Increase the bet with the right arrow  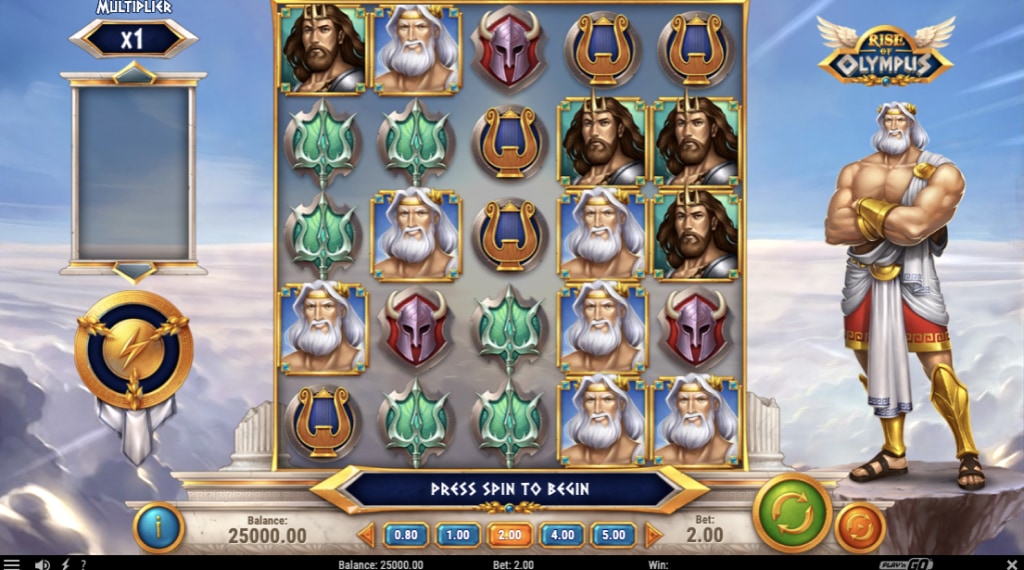(653, 535)
